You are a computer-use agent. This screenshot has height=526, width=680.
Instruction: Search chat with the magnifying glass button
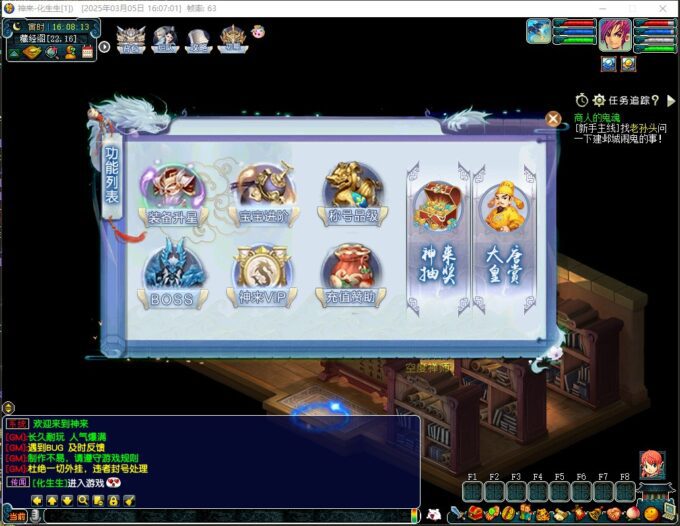83,499
